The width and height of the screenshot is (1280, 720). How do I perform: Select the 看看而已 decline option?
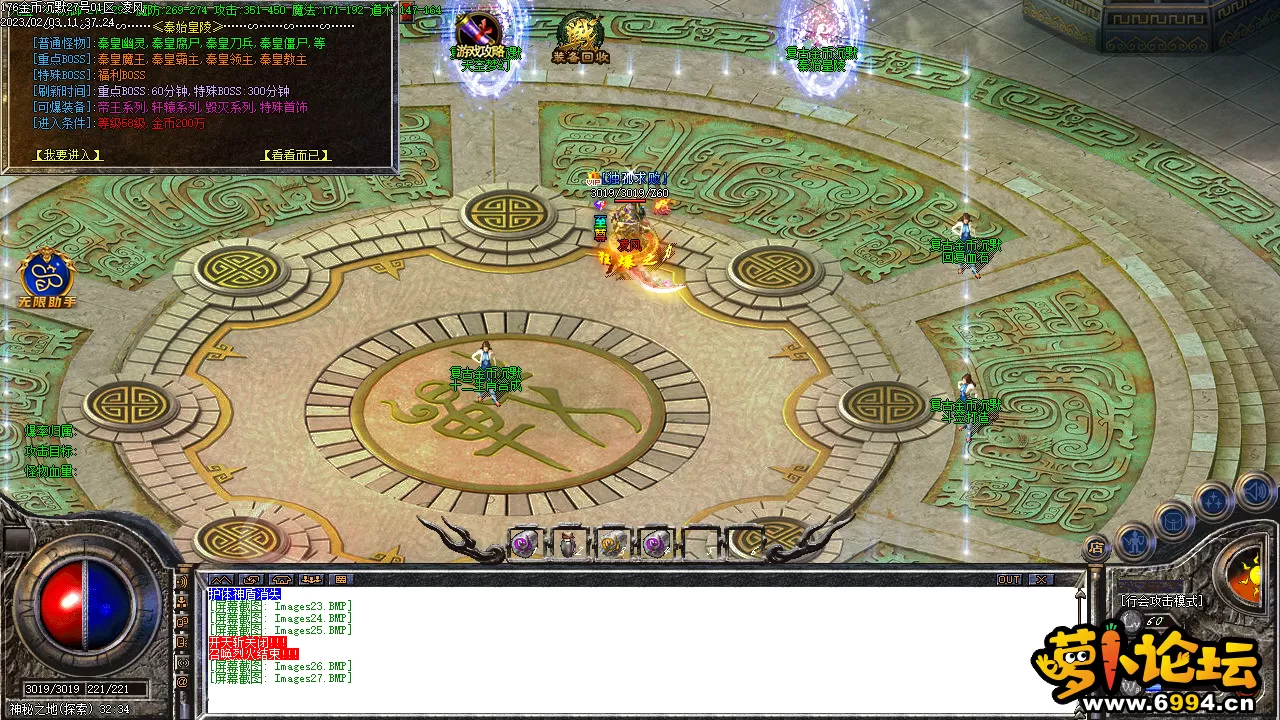295,155
